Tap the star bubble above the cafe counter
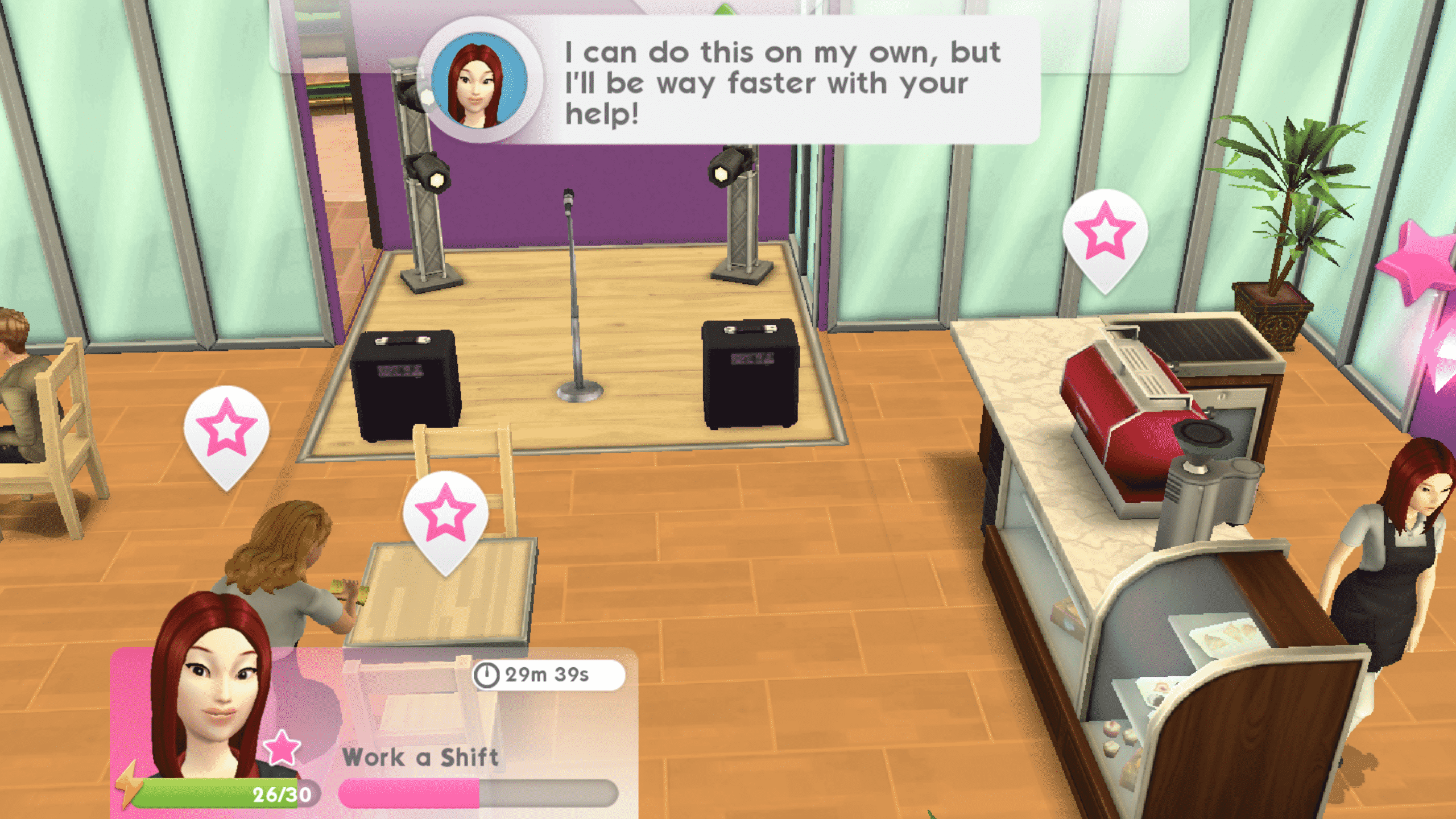Screen dimensions: 1456x819 (x=1105, y=233)
